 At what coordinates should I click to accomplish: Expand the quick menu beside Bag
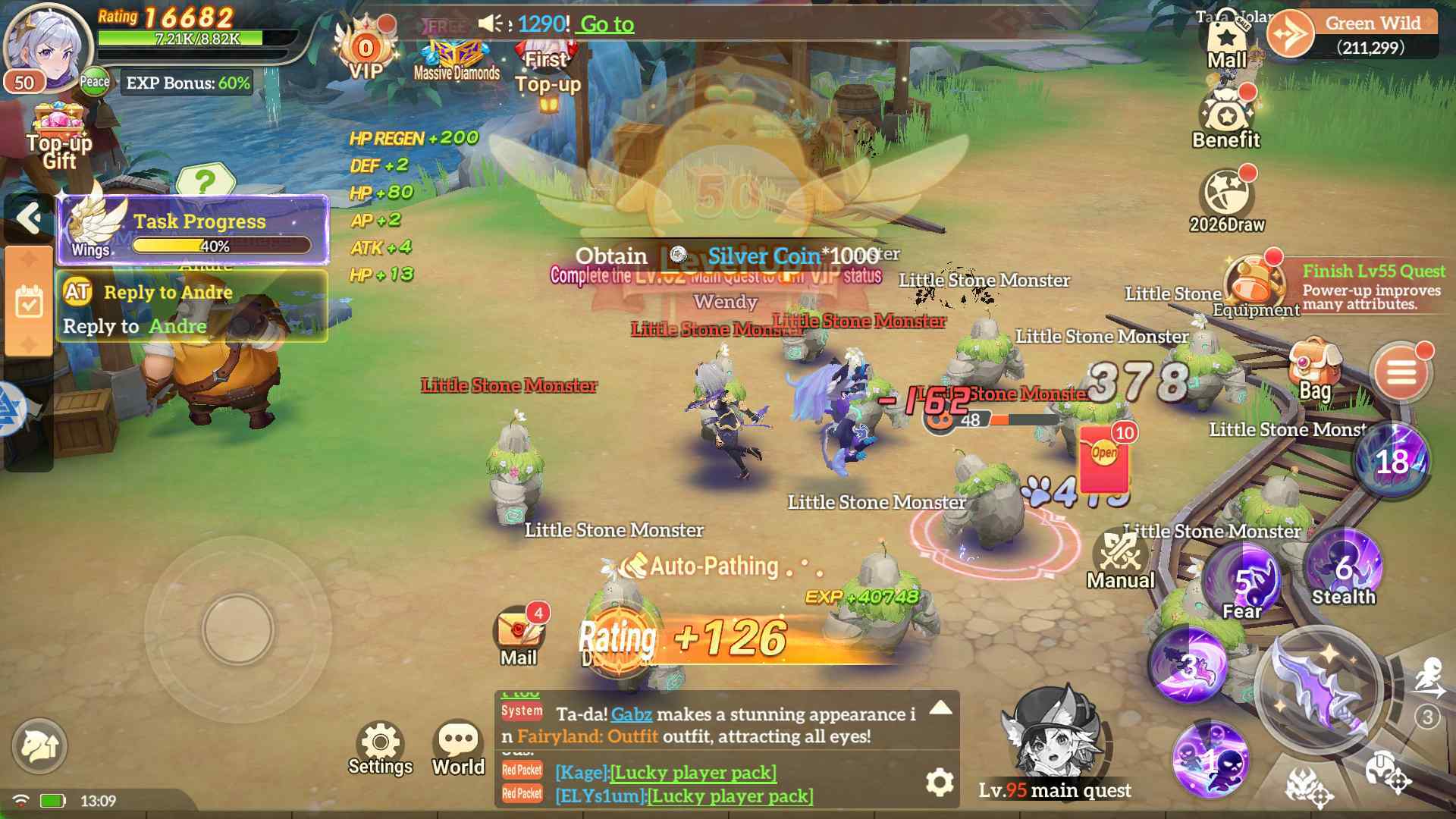coord(1401,373)
